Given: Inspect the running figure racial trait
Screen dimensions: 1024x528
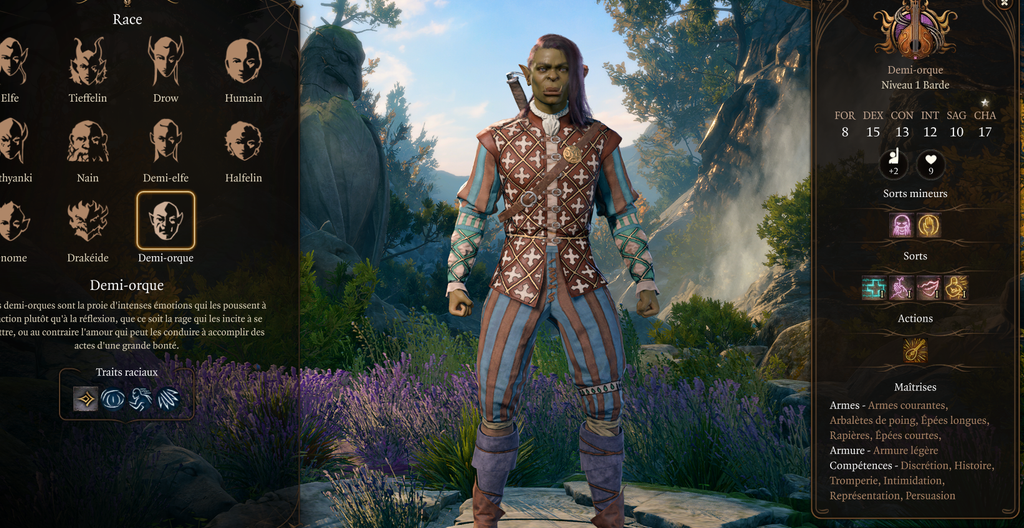Looking at the screenshot, I should [141, 399].
